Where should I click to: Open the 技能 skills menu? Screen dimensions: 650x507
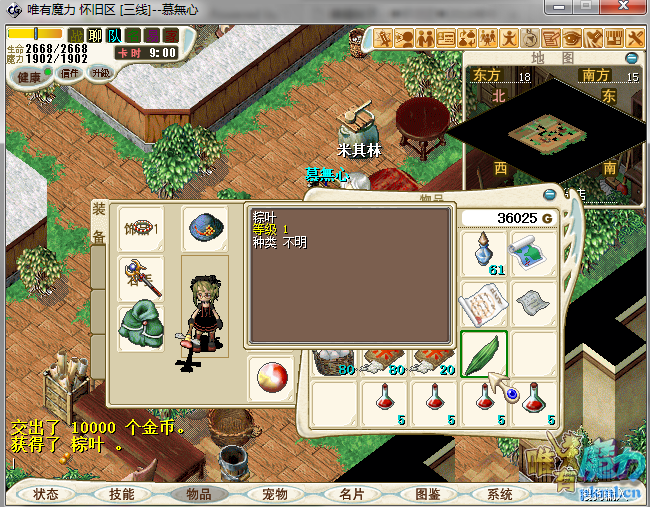click(x=122, y=494)
